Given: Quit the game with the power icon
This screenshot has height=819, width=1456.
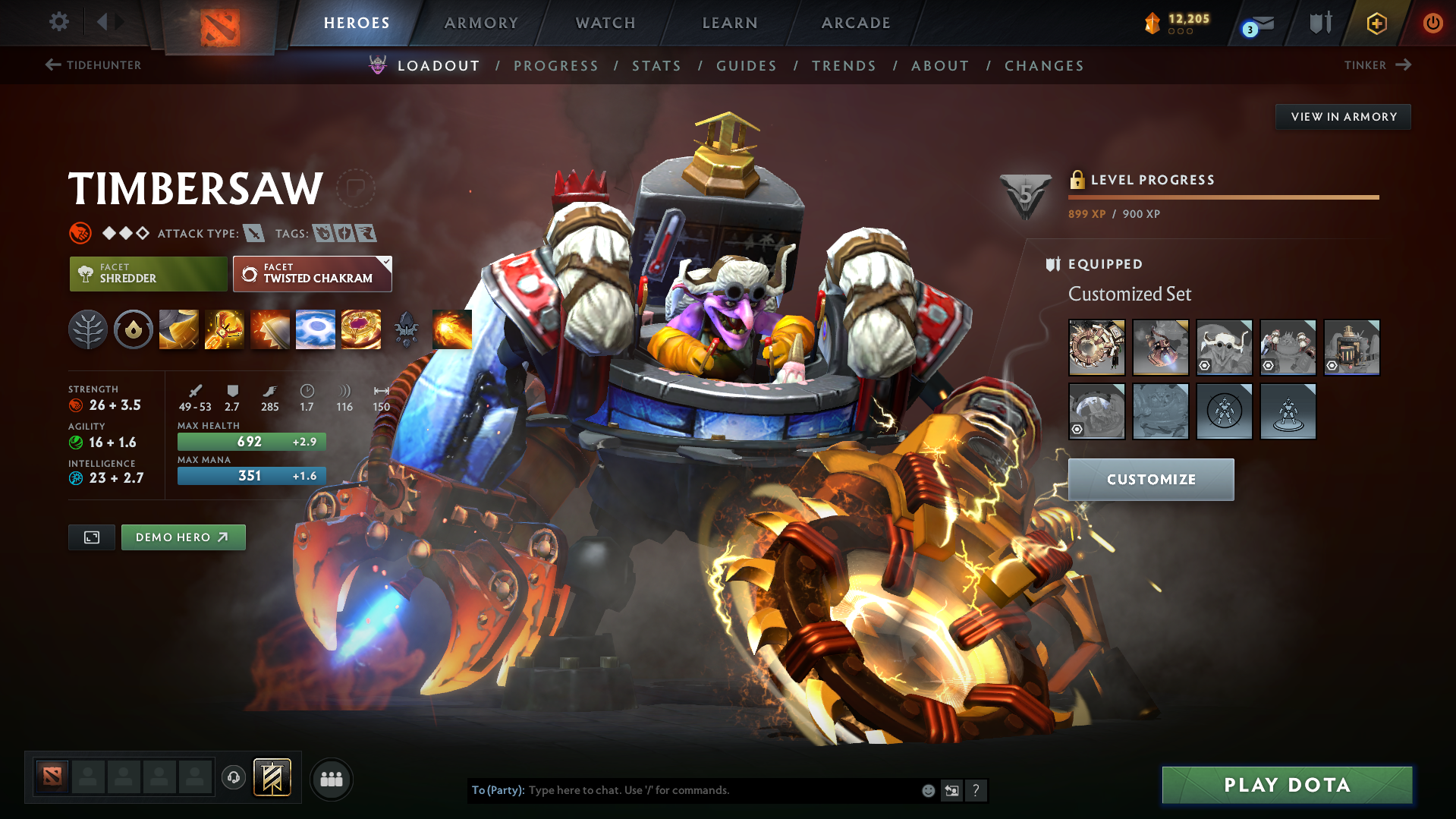Looking at the screenshot, I should (1432, 23).
